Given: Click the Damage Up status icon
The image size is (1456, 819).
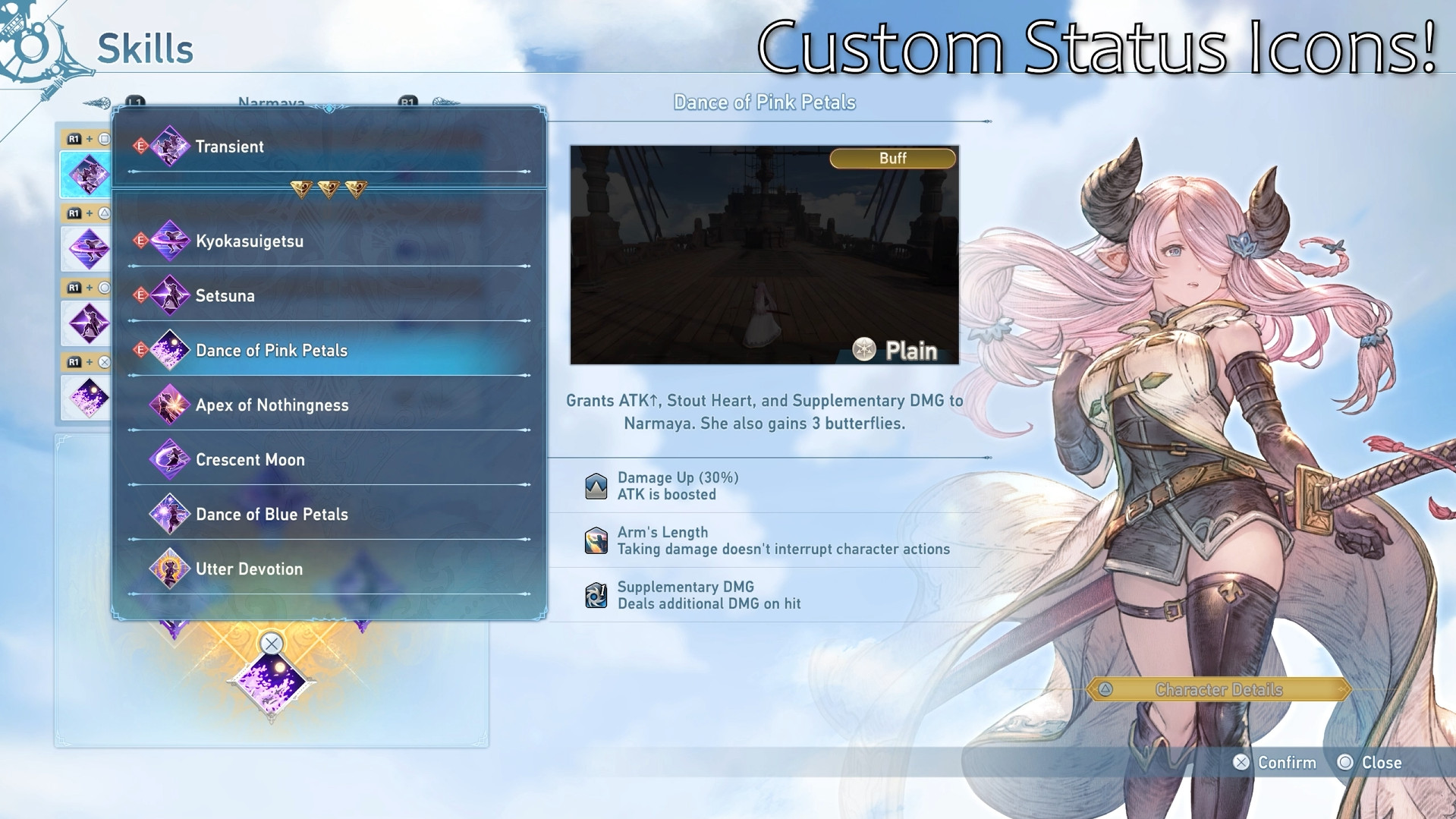Looking at the screenshot, I should tap(596, 485).
